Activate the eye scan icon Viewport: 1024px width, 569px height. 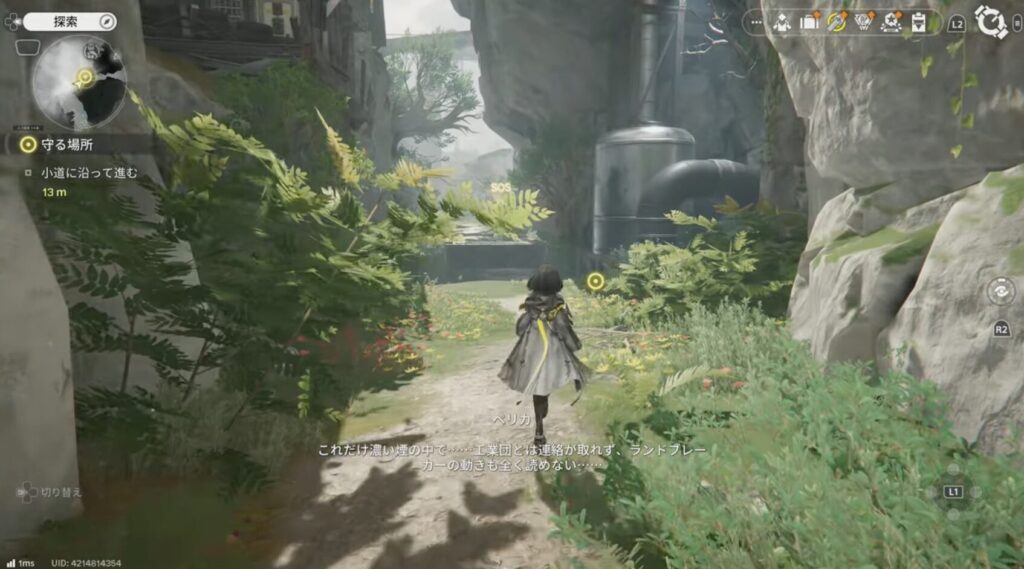[x=1000, y=291]
